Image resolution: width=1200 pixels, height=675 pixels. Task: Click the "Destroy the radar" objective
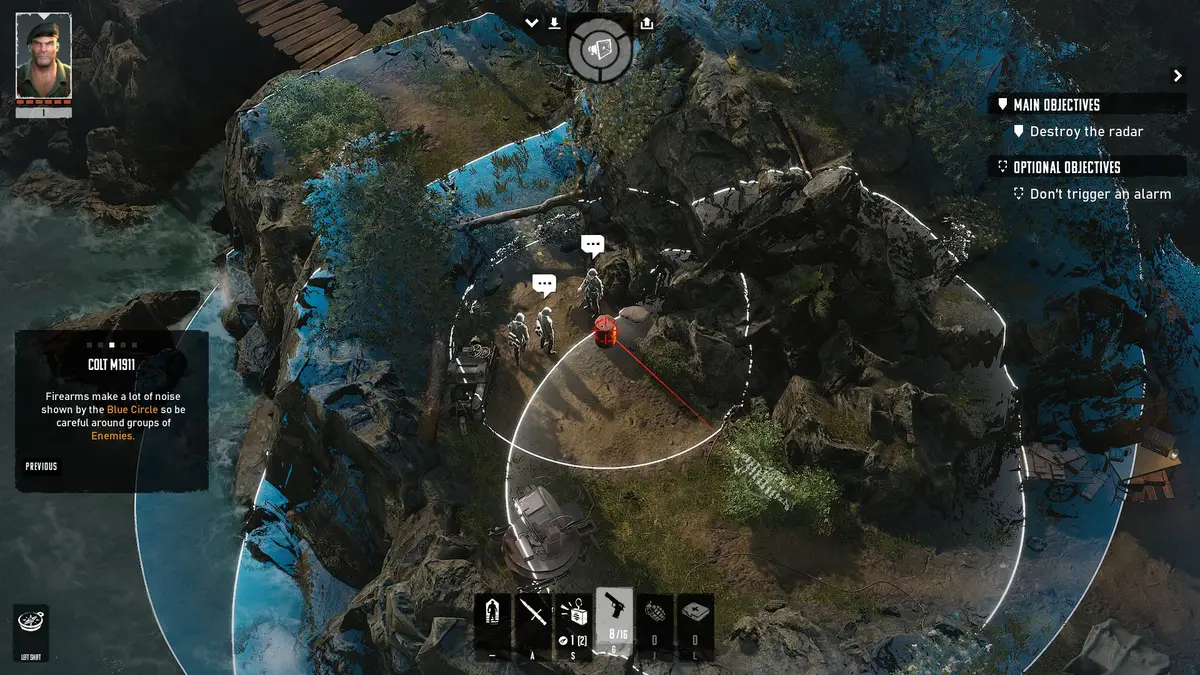click(x=1085, y=132)
